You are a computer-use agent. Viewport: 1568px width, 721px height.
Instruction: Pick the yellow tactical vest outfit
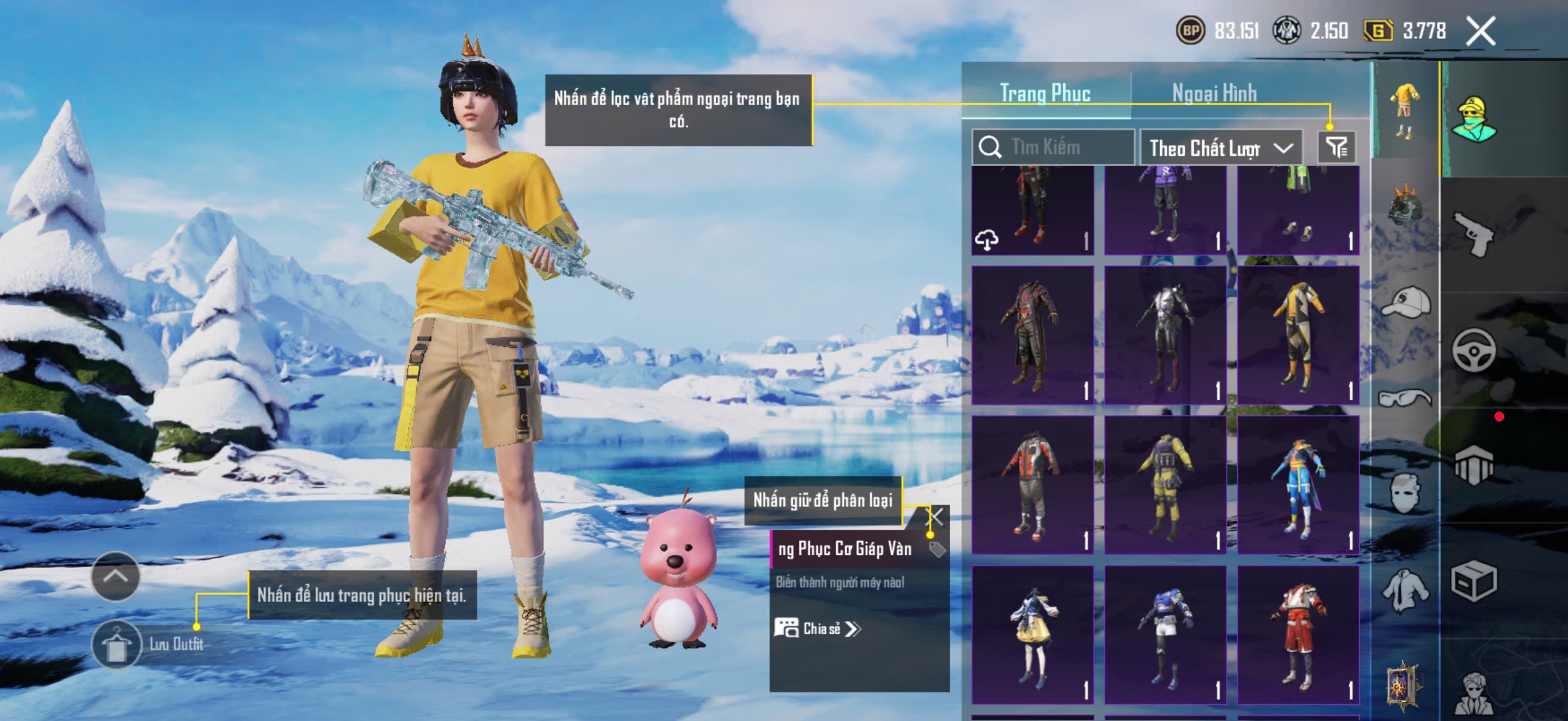[x=1165, y=485]
